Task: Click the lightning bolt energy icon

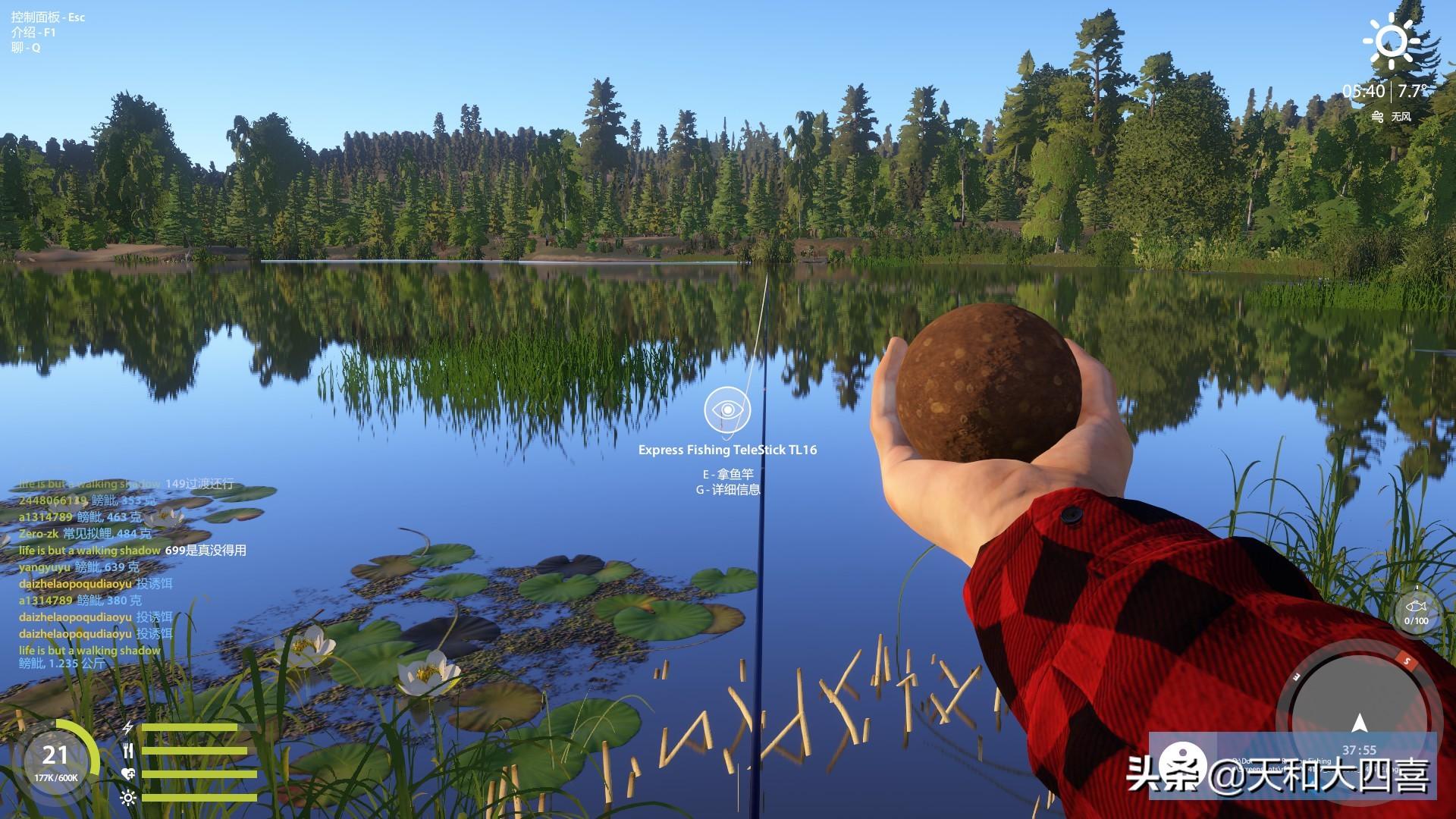Action: [x=128, y=728]
